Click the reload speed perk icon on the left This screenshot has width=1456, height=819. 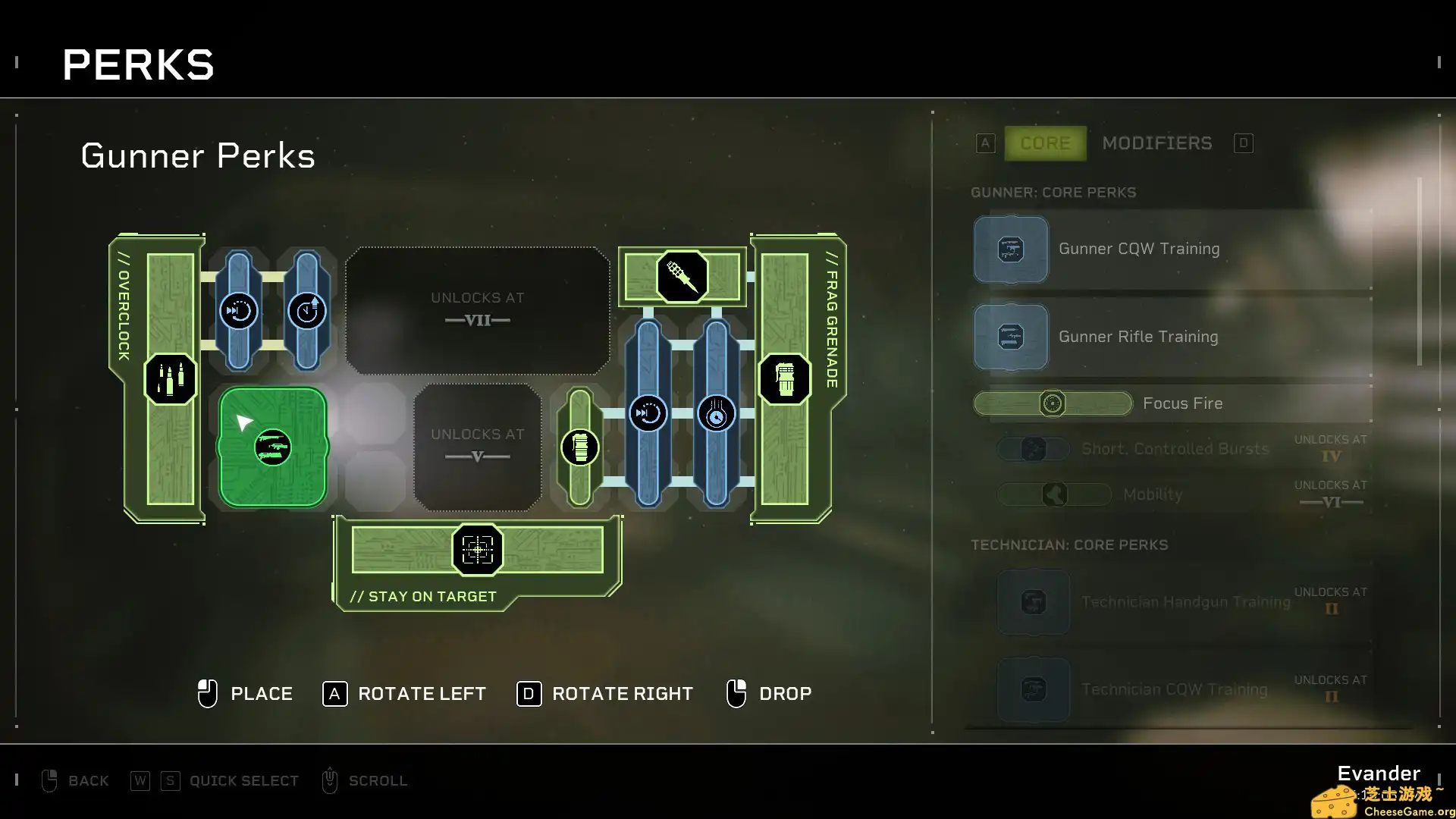click(x=239, y=311)
